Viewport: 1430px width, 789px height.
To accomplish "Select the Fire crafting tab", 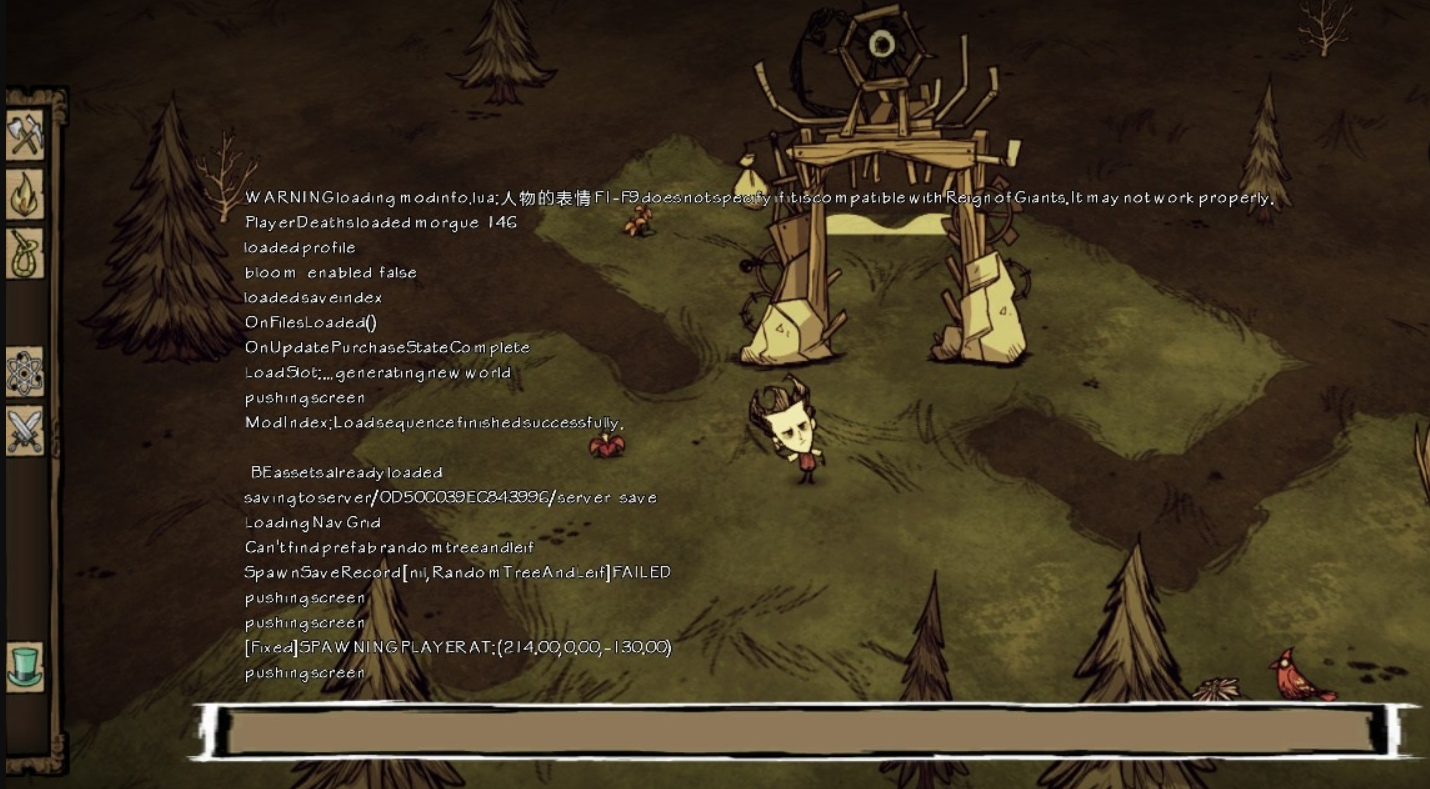I will coord(25,194).
